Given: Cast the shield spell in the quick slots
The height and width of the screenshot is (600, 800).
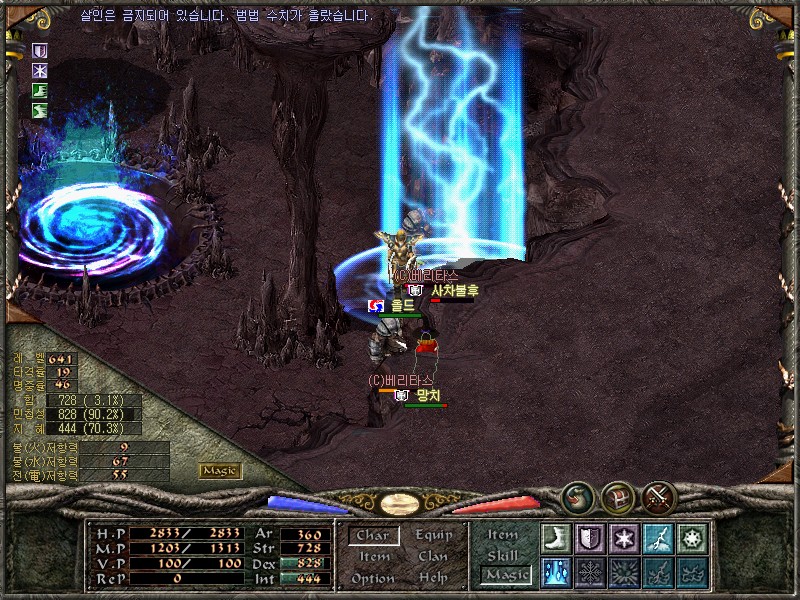Looking at the screenshot, I should point(591,538).
